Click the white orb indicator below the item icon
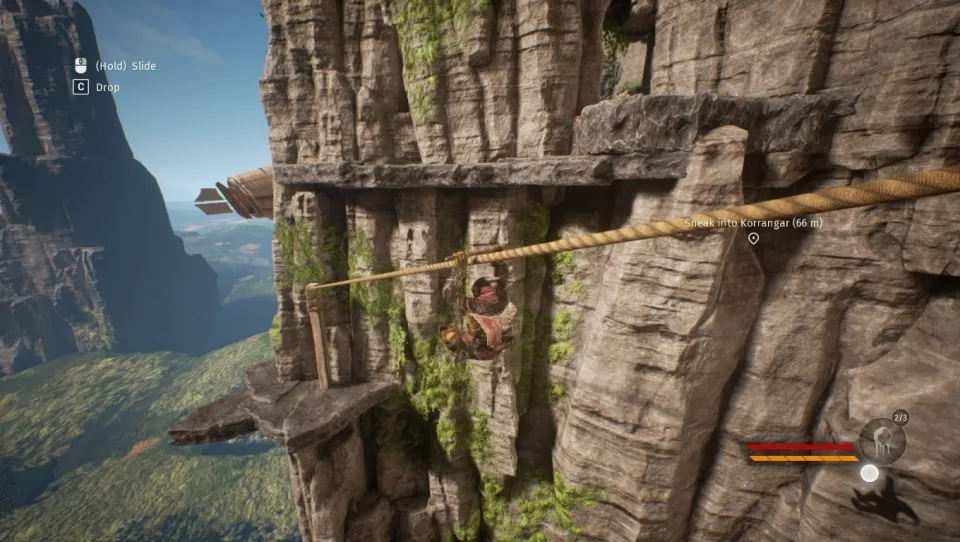 pyautogui.click(x=870, y=473)
